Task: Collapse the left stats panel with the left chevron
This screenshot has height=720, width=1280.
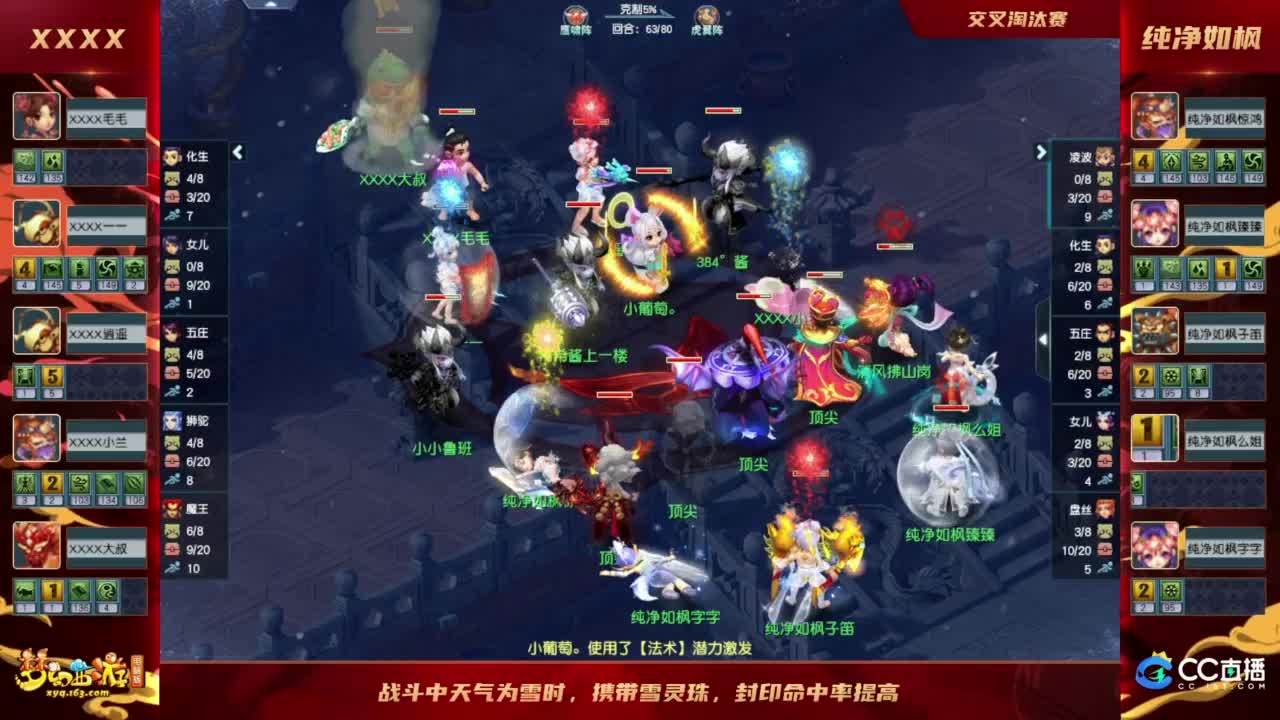Action: [238, 155]
